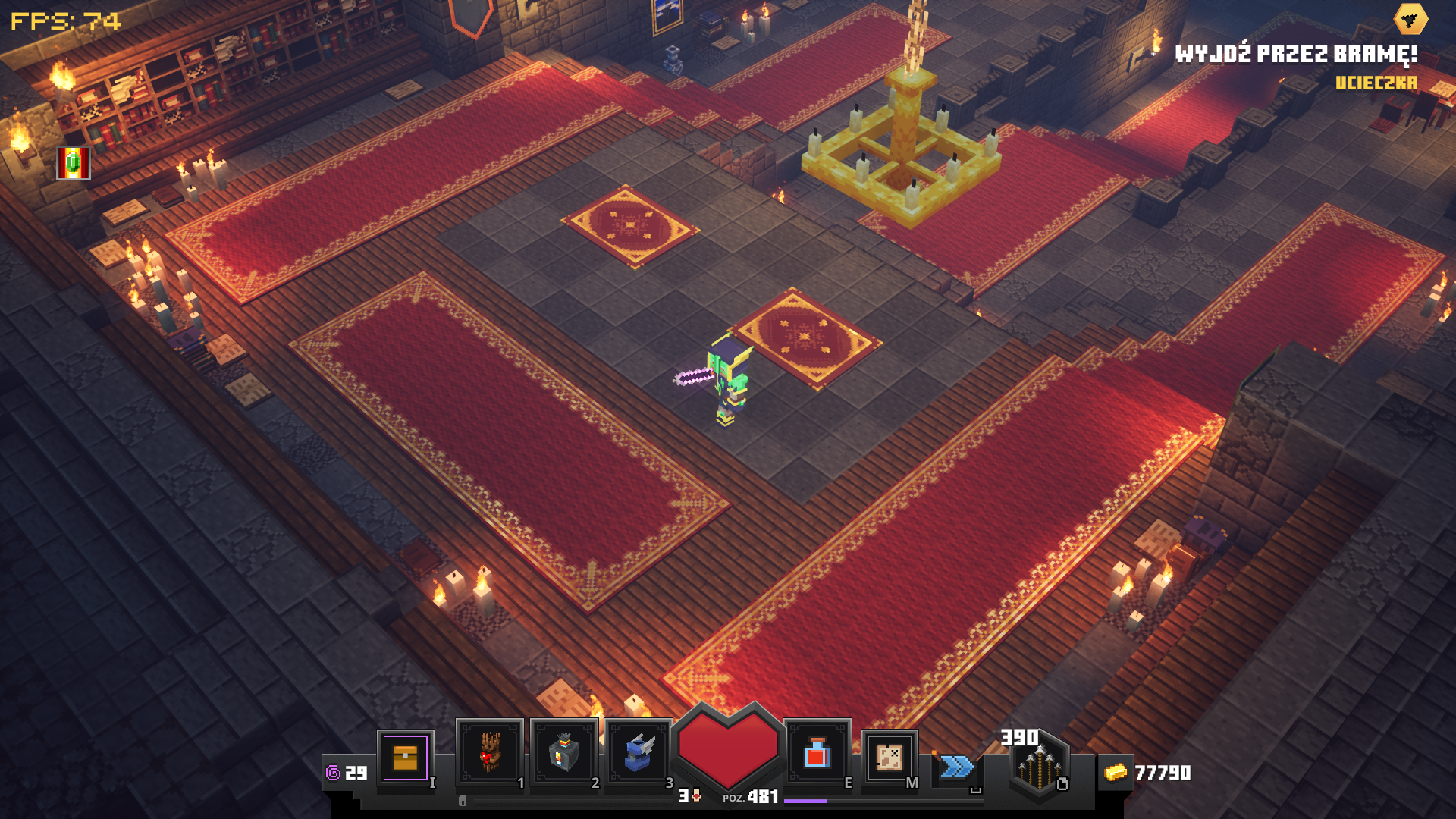This screenshot has width=1456, height=819.
Task: Click the gold hexagon objective marker icon
Action: click(x=1410, y=20)
